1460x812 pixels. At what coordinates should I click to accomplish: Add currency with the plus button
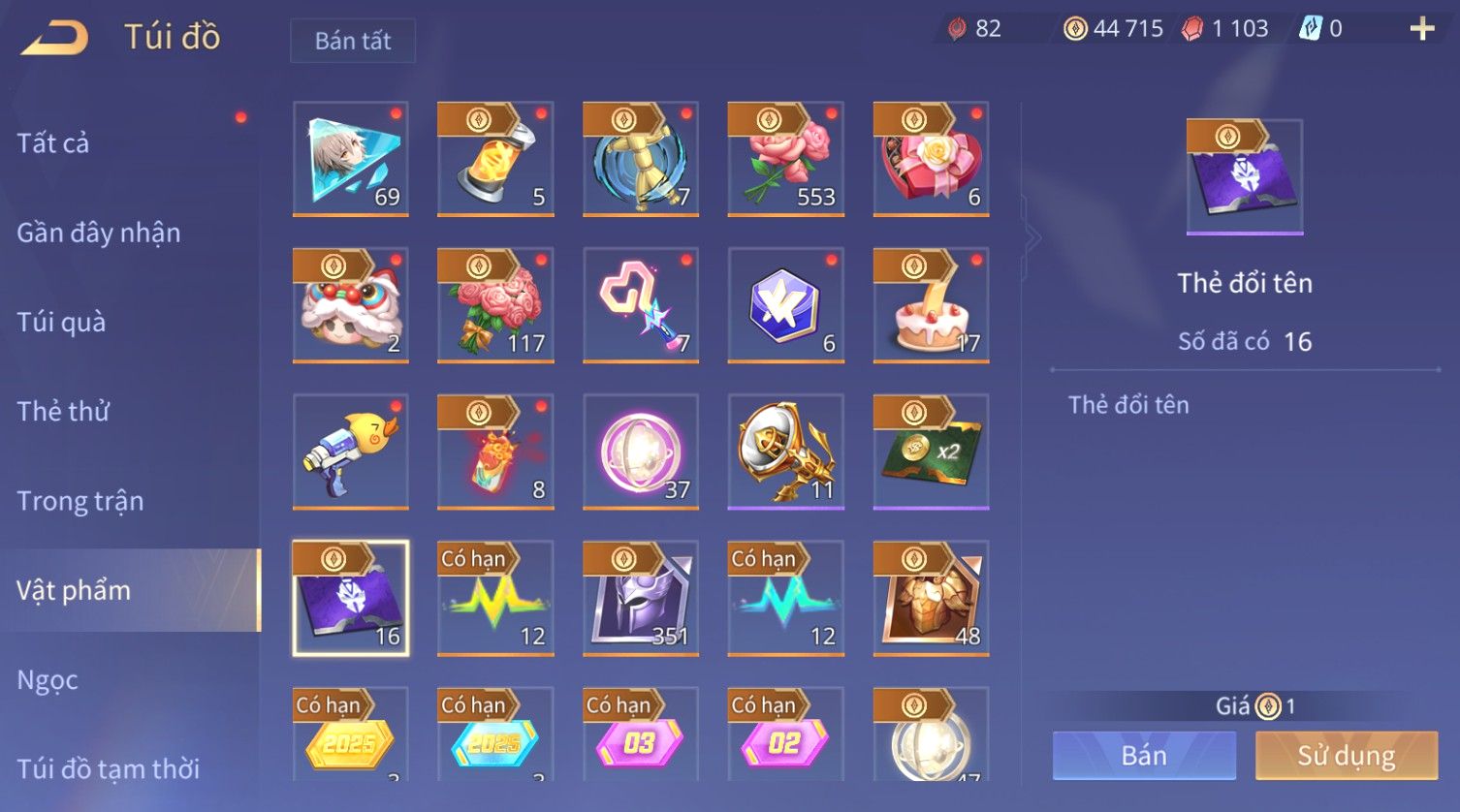(1421, 29)
